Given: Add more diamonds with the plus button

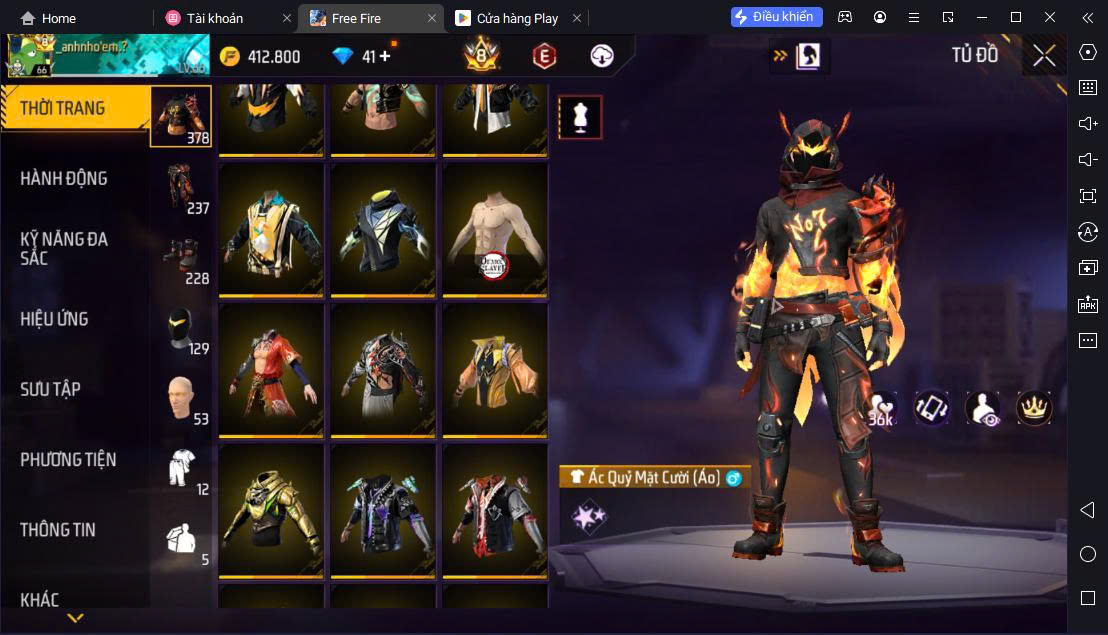Looking at the screenshot, I should tap(385, 56).
